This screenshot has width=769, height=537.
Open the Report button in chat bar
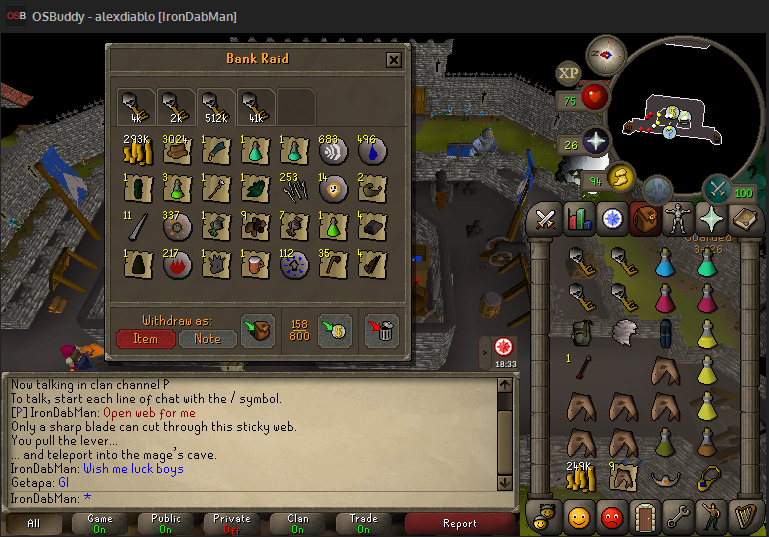click(459, 523)
